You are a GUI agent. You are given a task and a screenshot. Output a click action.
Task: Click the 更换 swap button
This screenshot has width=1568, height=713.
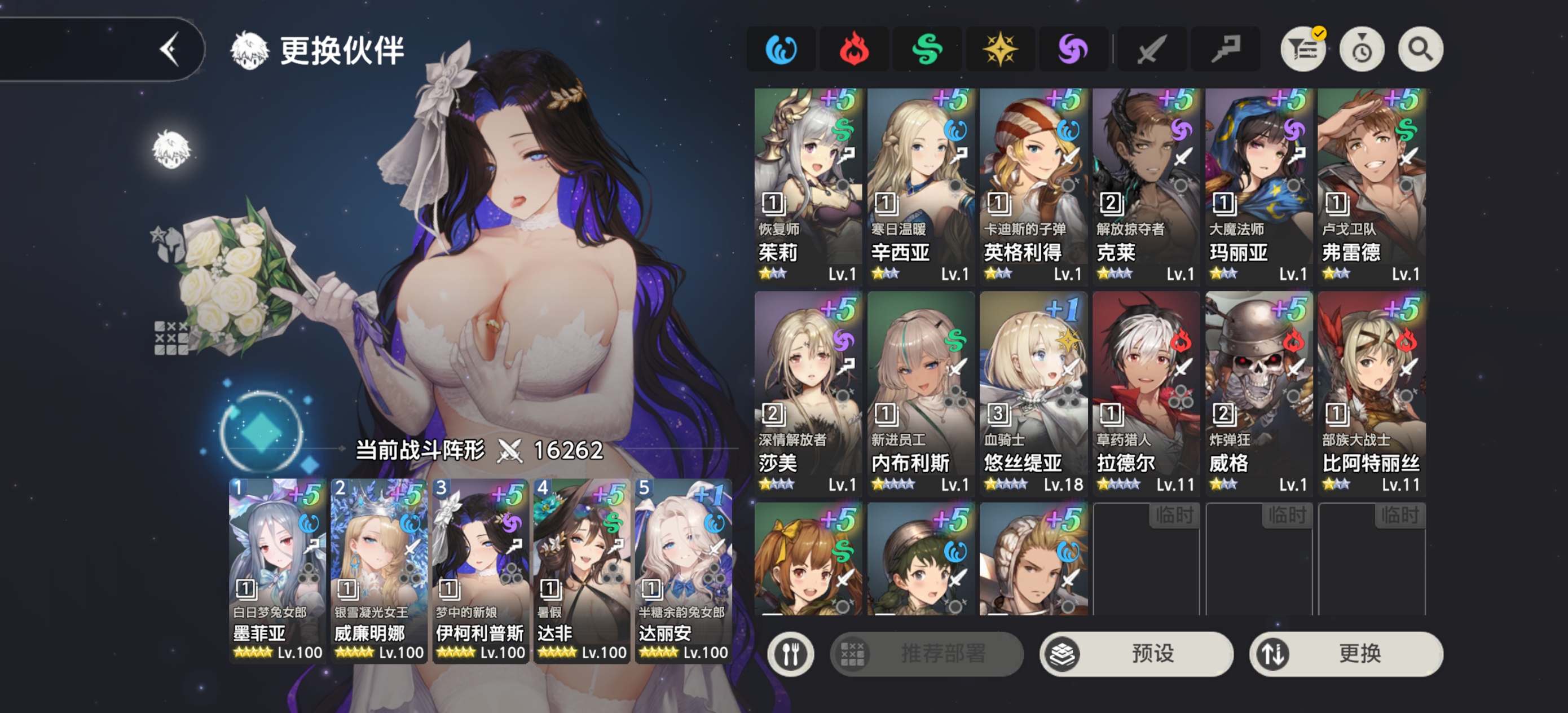coord(1346,653)
